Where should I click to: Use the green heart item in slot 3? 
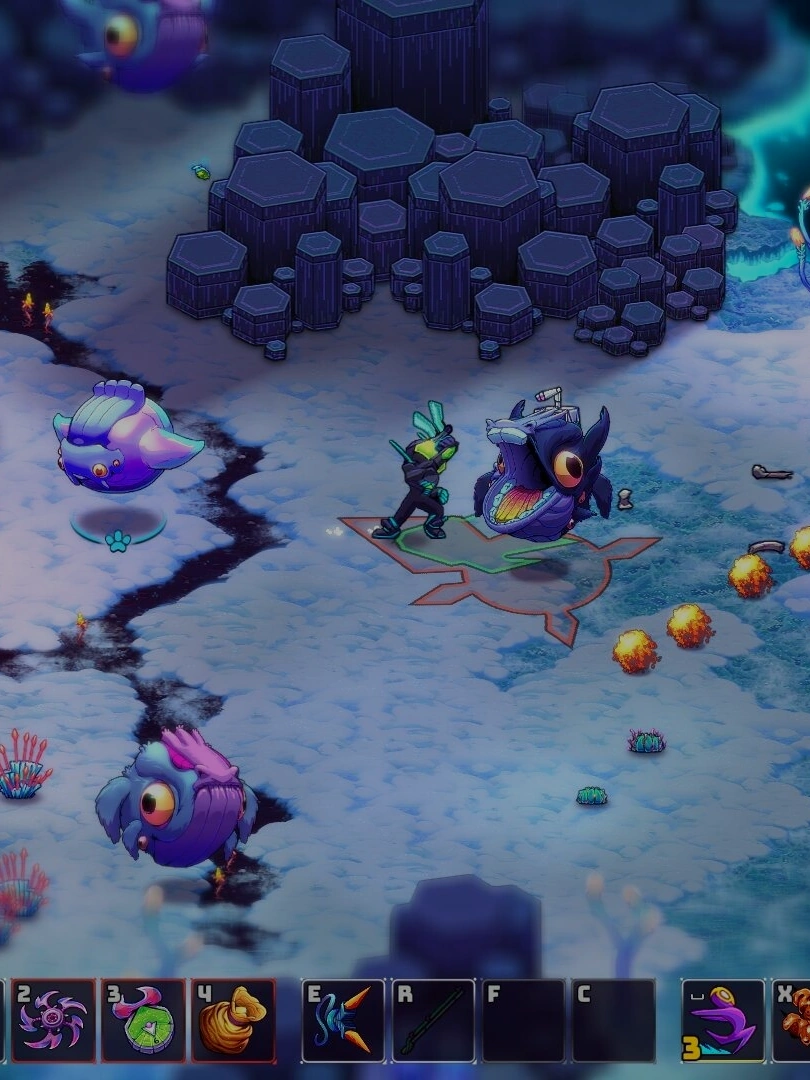coord(143,1020)
